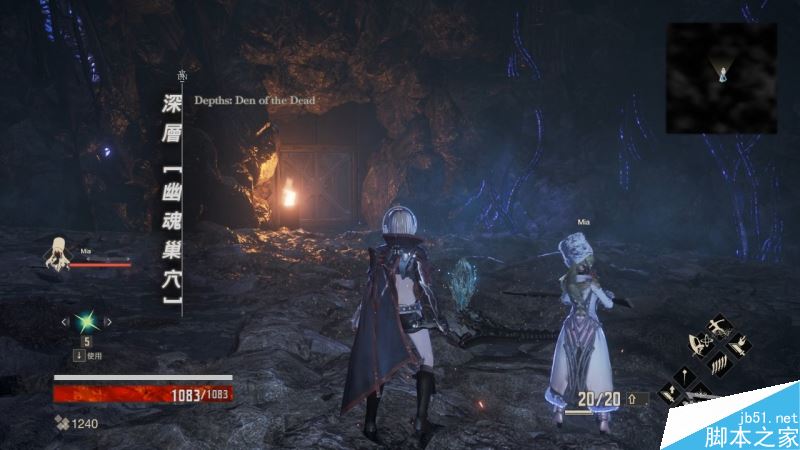Select the green star item slot
Screen dimensions: 800x450
[85, 321]
